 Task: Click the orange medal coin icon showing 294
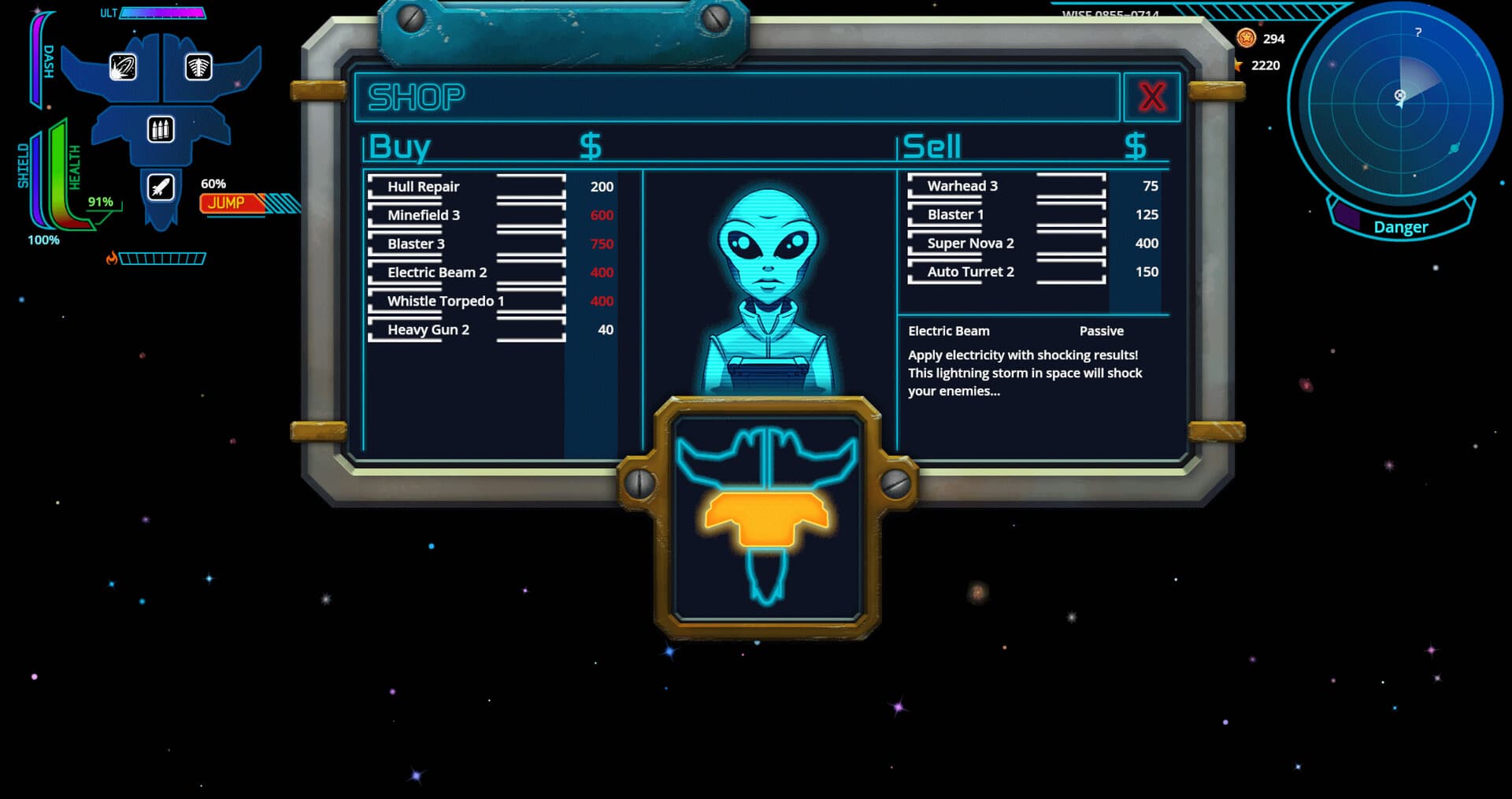pyautogui.click(x=1247, y=37)
